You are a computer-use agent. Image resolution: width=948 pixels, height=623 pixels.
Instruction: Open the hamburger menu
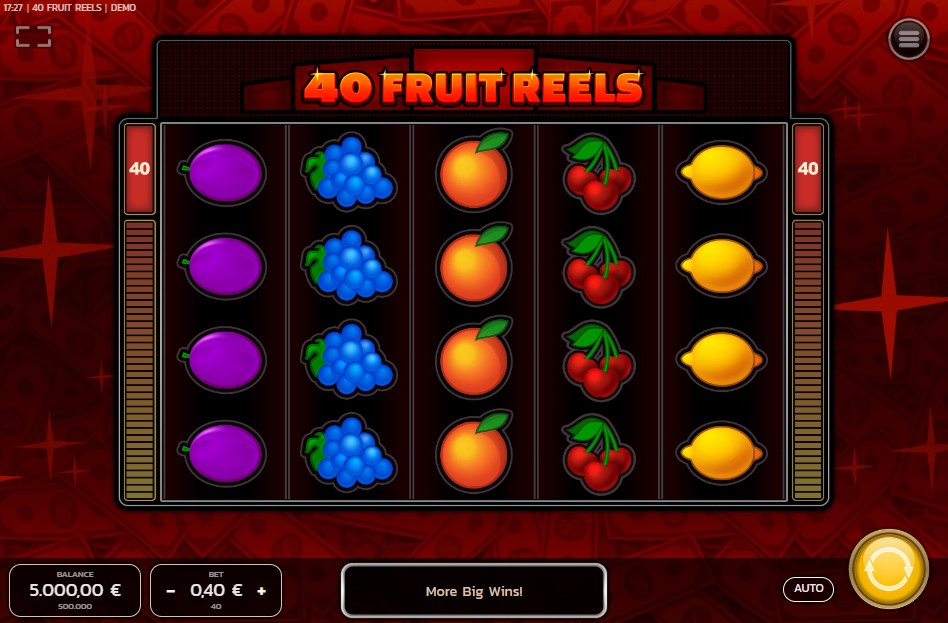908,39
